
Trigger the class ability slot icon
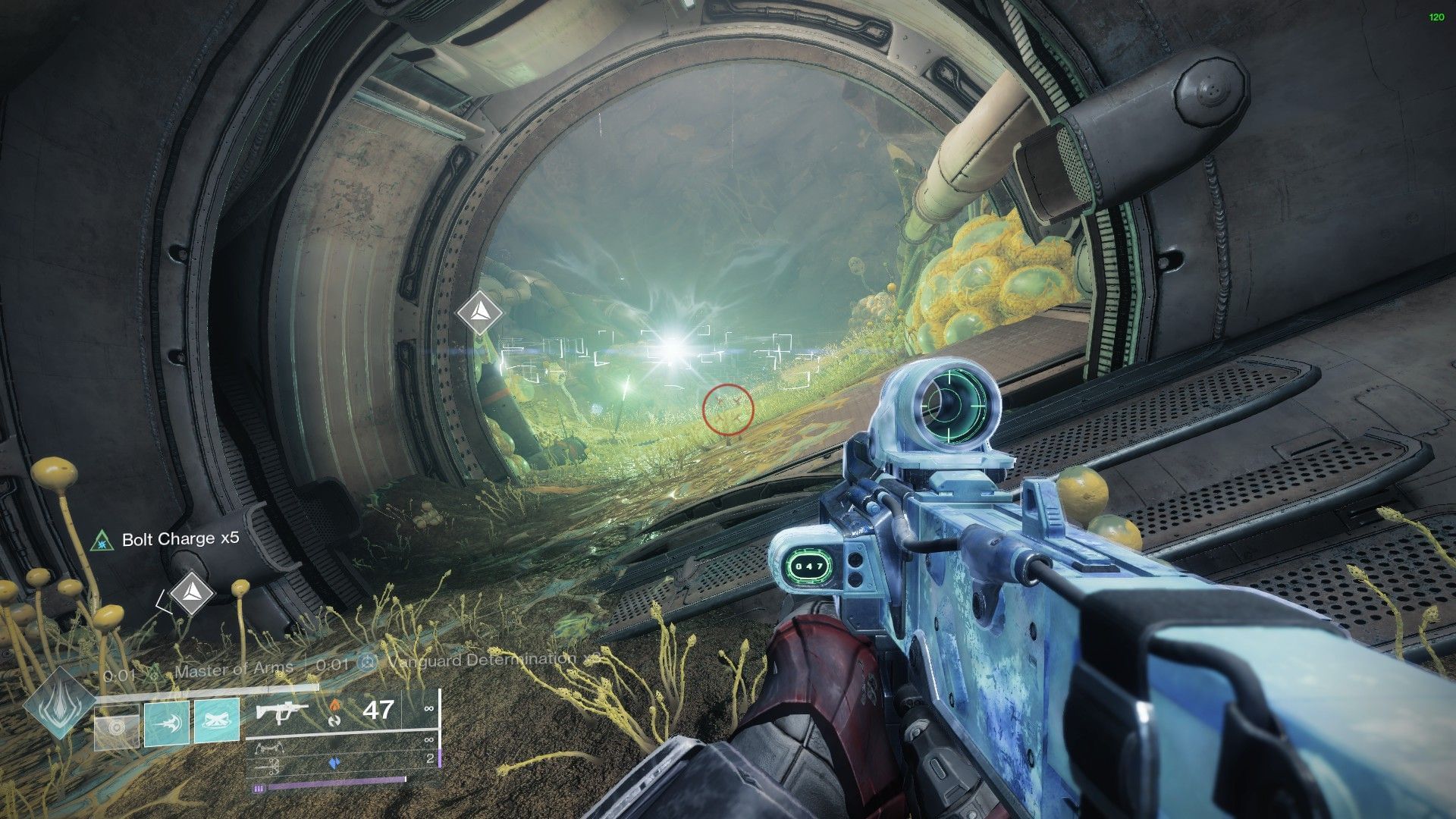click(217, 721)
